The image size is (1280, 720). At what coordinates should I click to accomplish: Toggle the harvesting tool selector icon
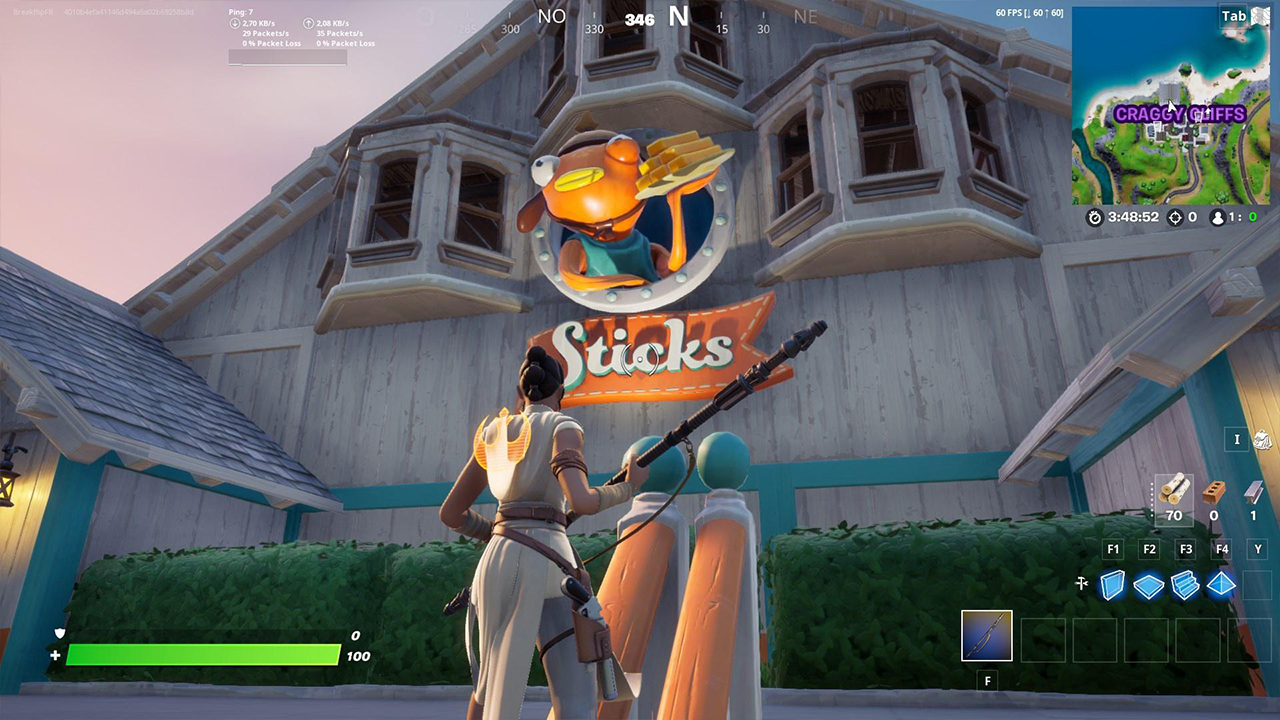coord(1081,585)
